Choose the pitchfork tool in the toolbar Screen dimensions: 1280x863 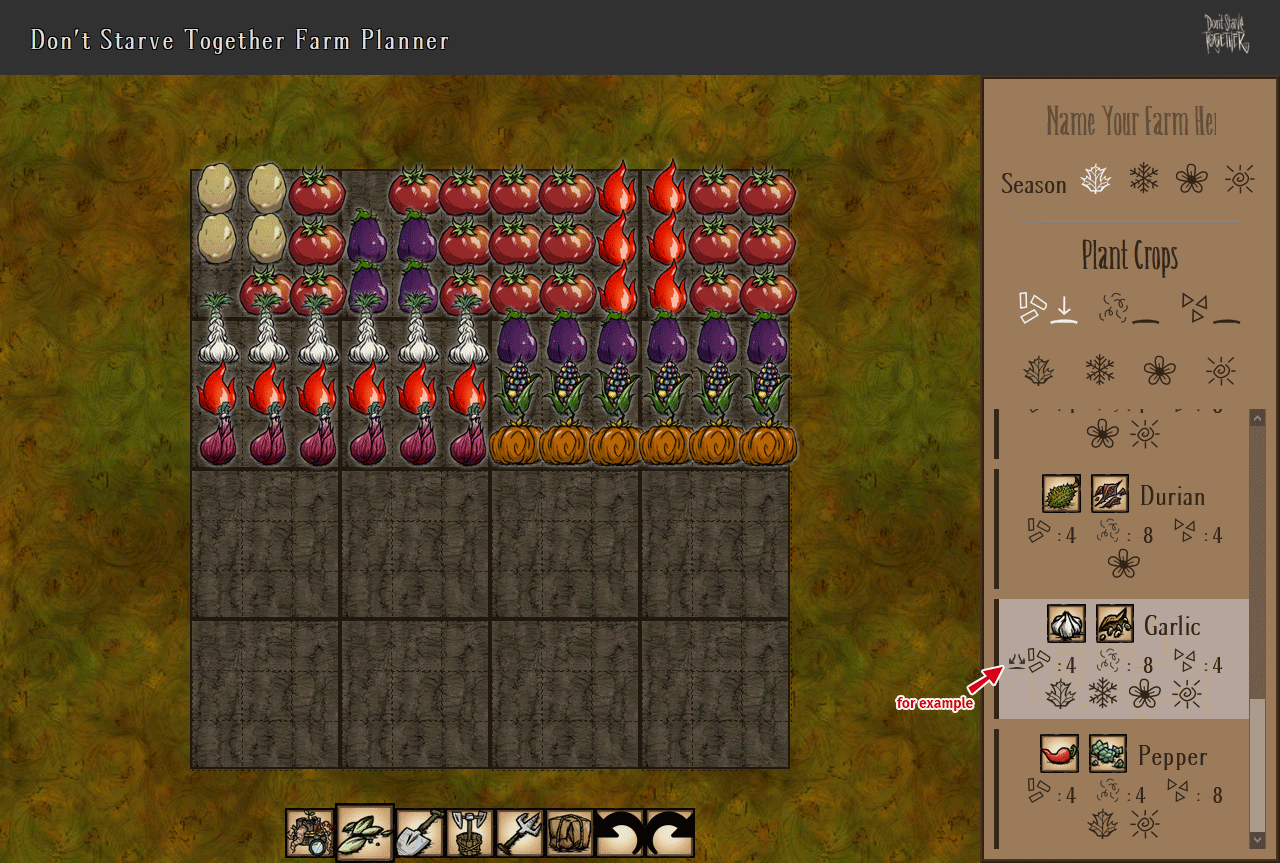[x=519, y=833]
